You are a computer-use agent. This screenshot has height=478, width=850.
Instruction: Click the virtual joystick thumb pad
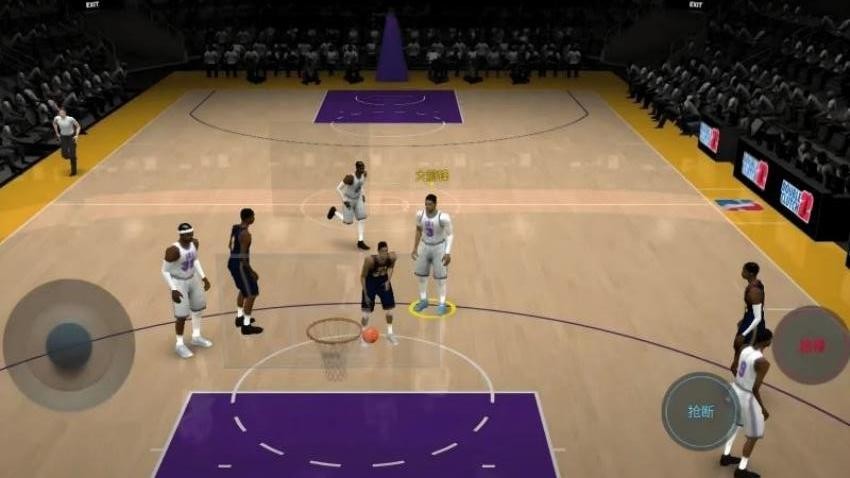pyautogui.click(x=68, y=343)
